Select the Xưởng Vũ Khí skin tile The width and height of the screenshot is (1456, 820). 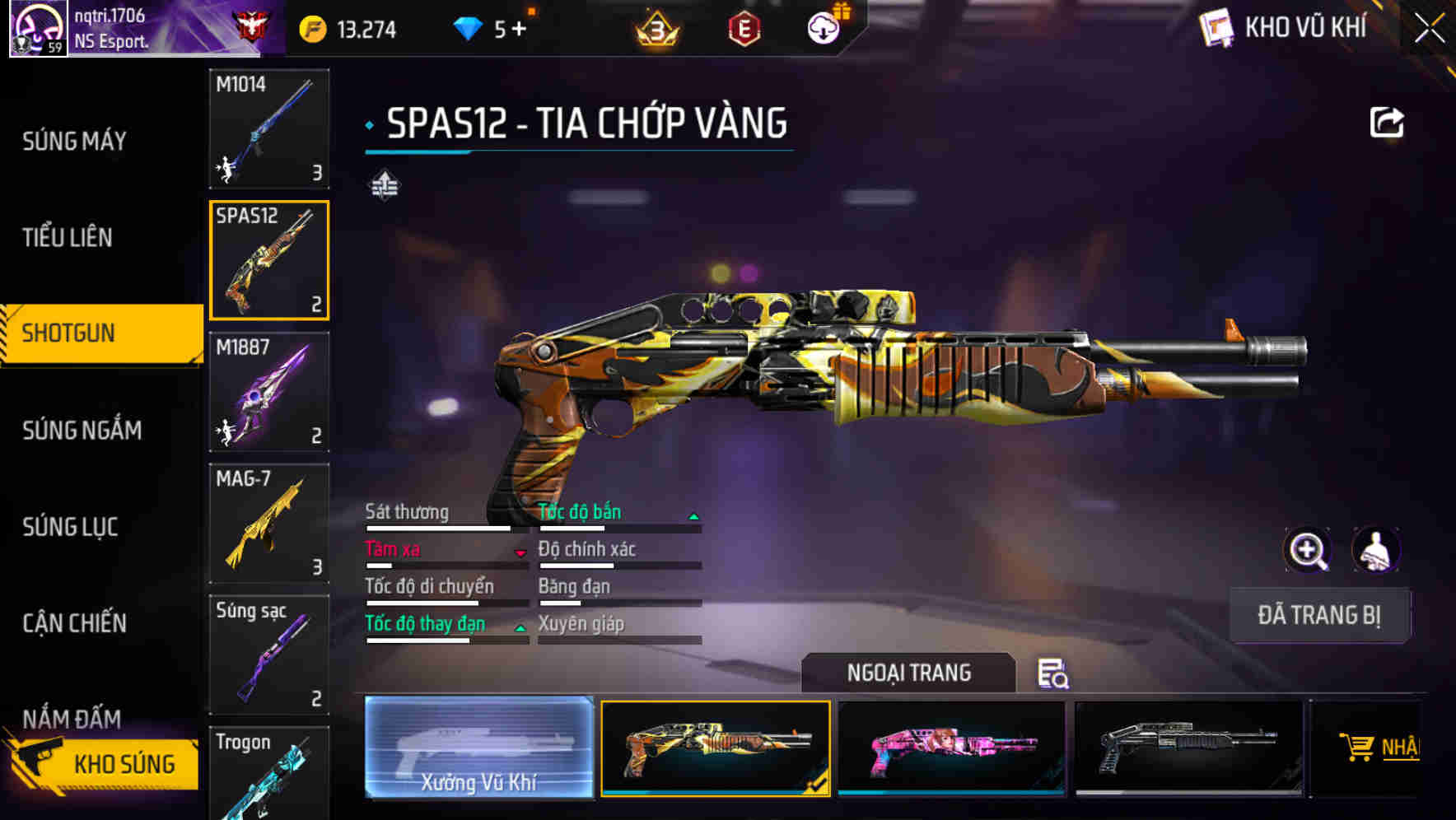[x=478, y=748]
